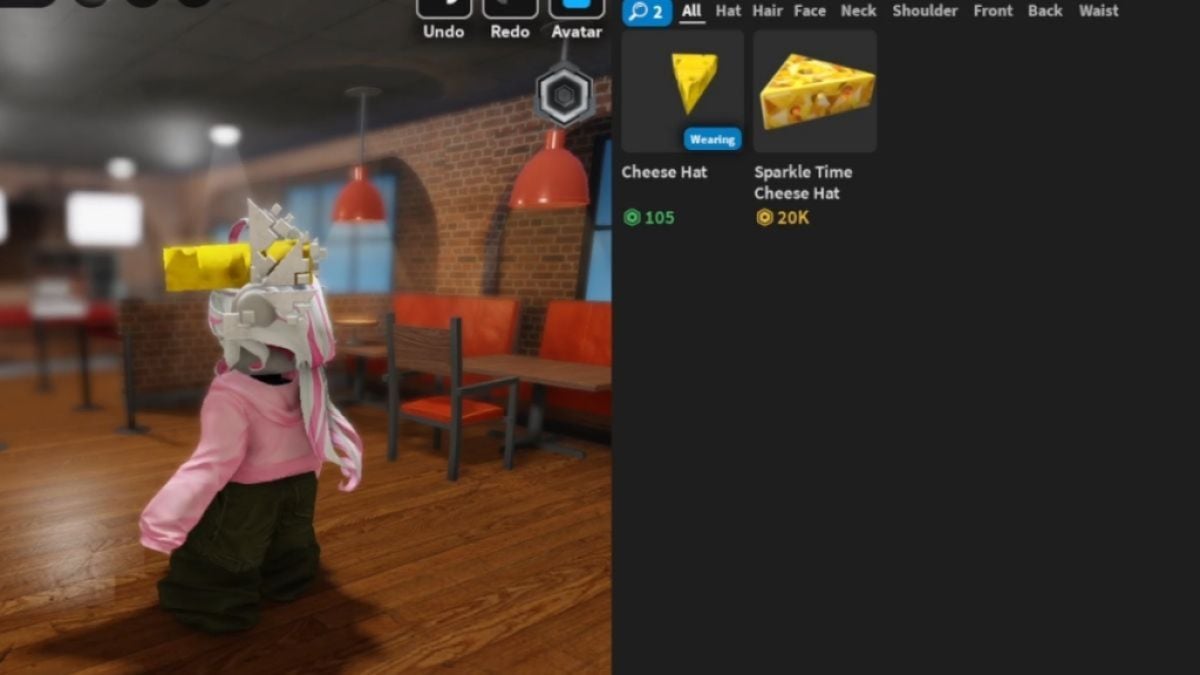Show the Hair category
Viewport: 1200px width, 675px height.
[768, 12]
